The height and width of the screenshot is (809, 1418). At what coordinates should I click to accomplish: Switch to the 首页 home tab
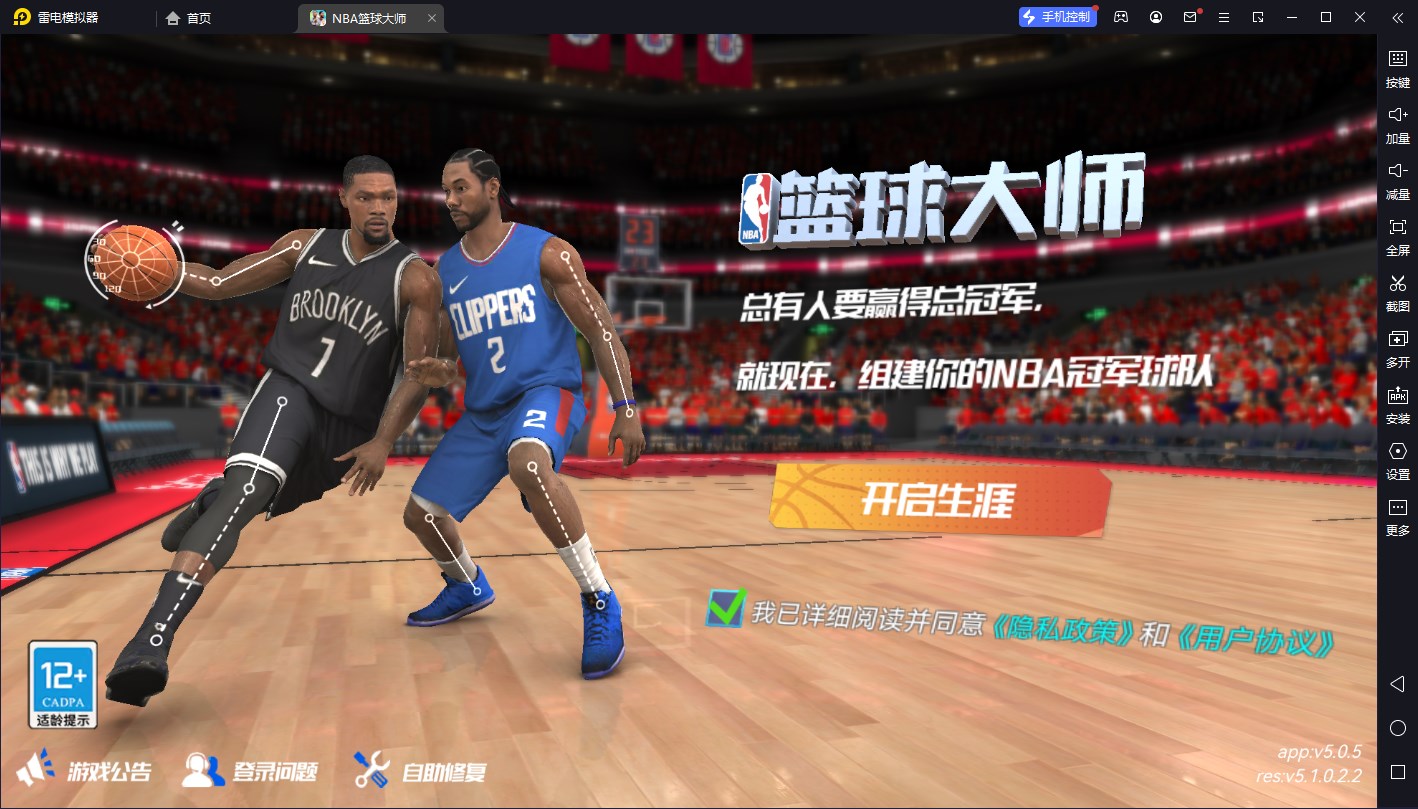[190, 17]
